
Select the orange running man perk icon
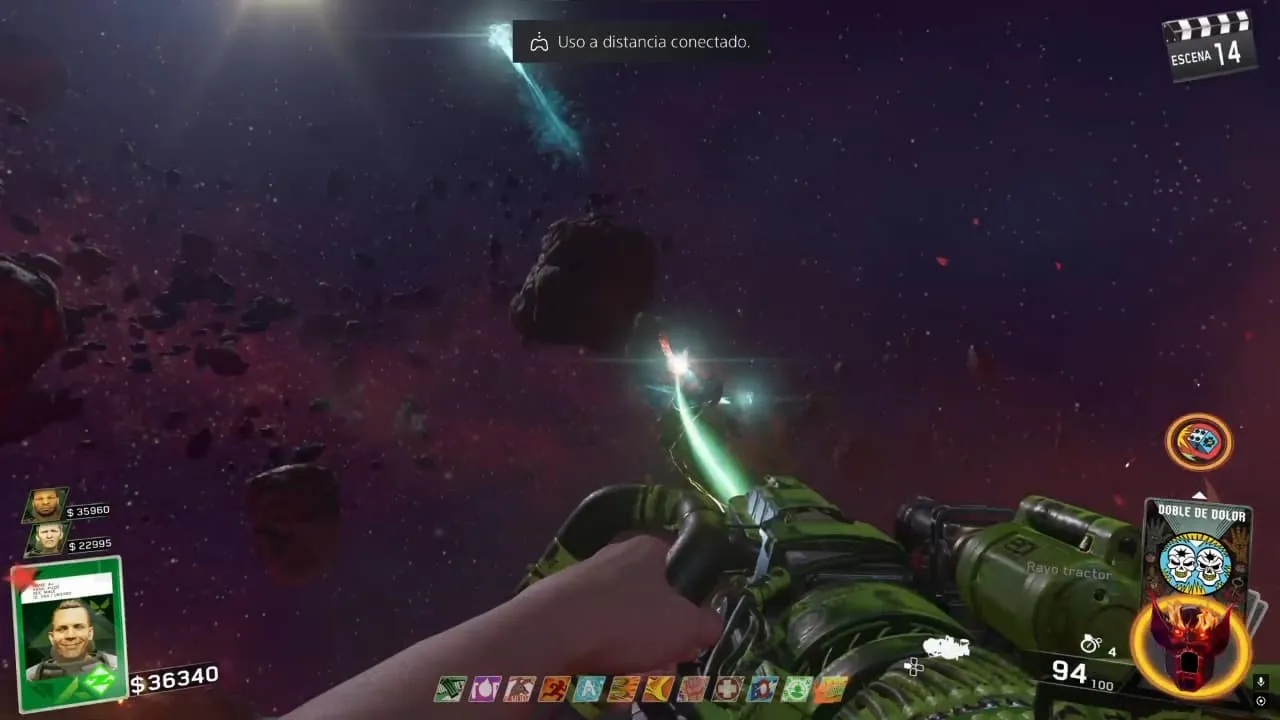(554, 689)
